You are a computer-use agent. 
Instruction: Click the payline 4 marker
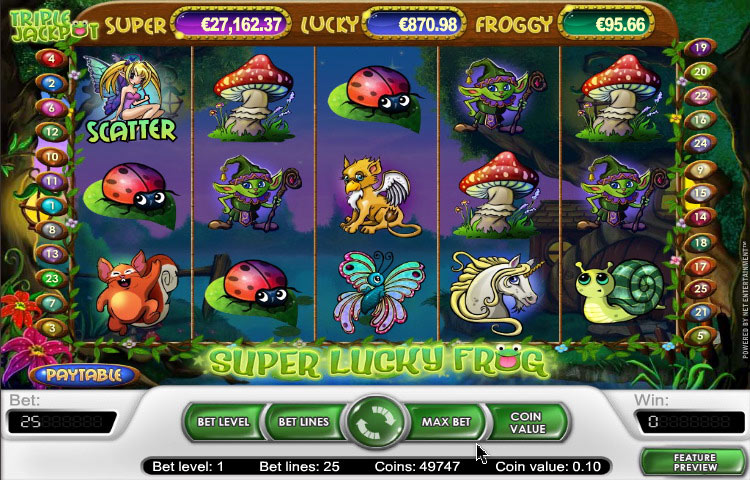pyautogui.click(x=52, y=58)
